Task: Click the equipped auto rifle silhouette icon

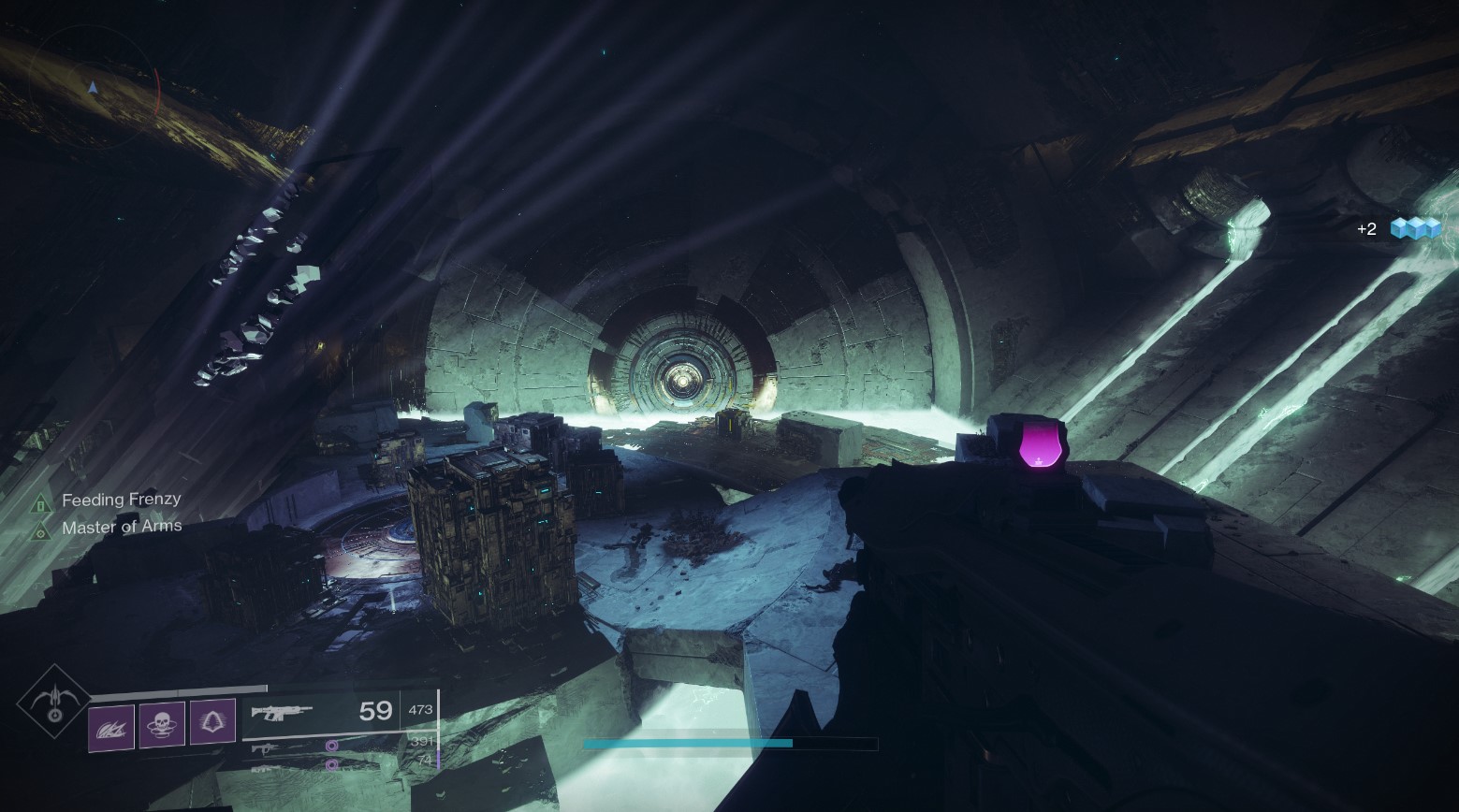Action: (281, 711)
